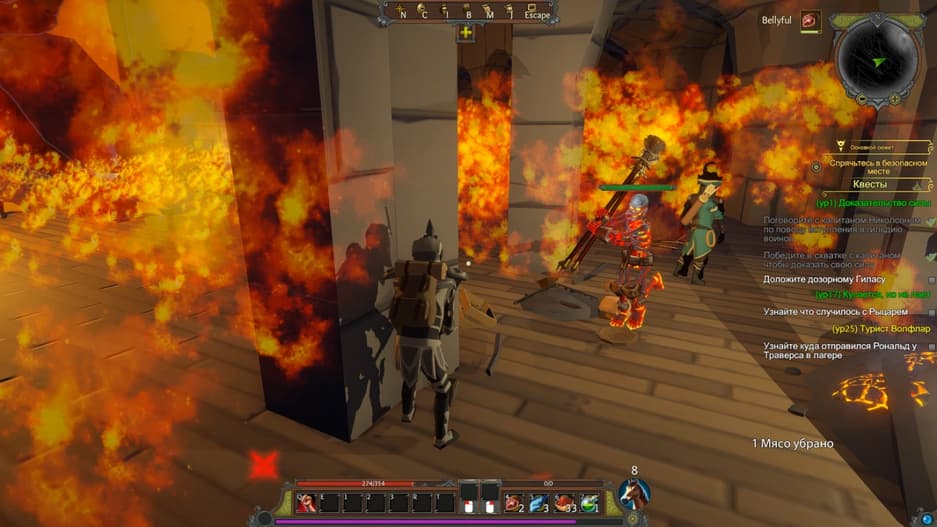The image size is (937, 527).
Task: Zoom out the minimap with the minus button
Action: coord(862,99)
